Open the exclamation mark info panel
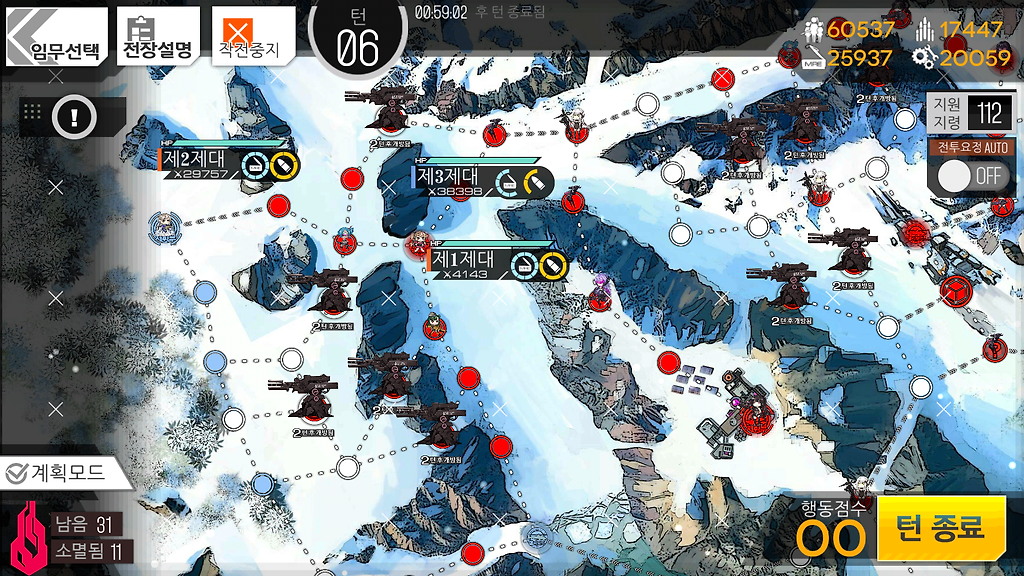1024x576 pixels. 73,117
